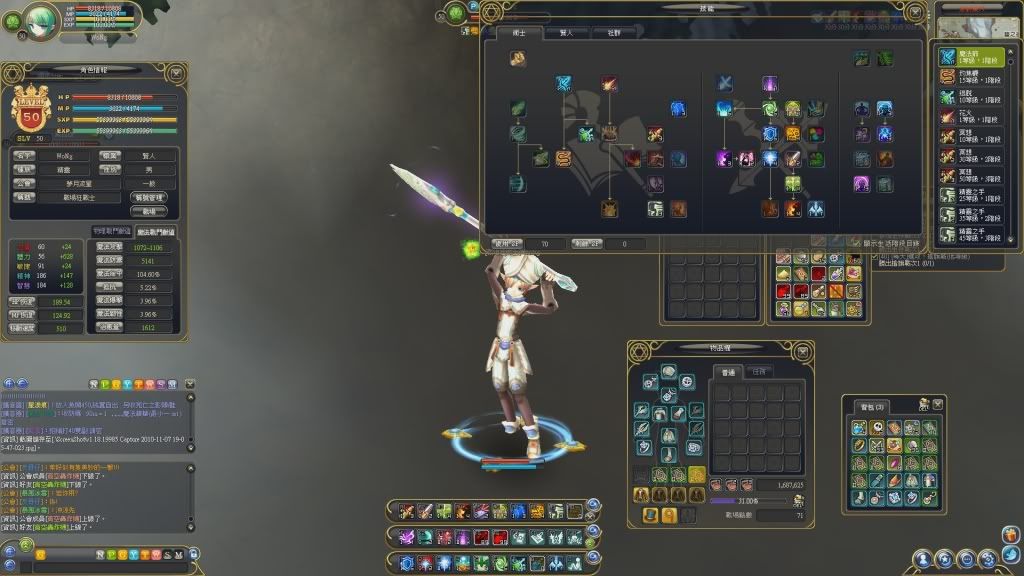The image size is (1024, 576).
Task: Open the 社群 tab in skill window
Action: click(613, 33)
